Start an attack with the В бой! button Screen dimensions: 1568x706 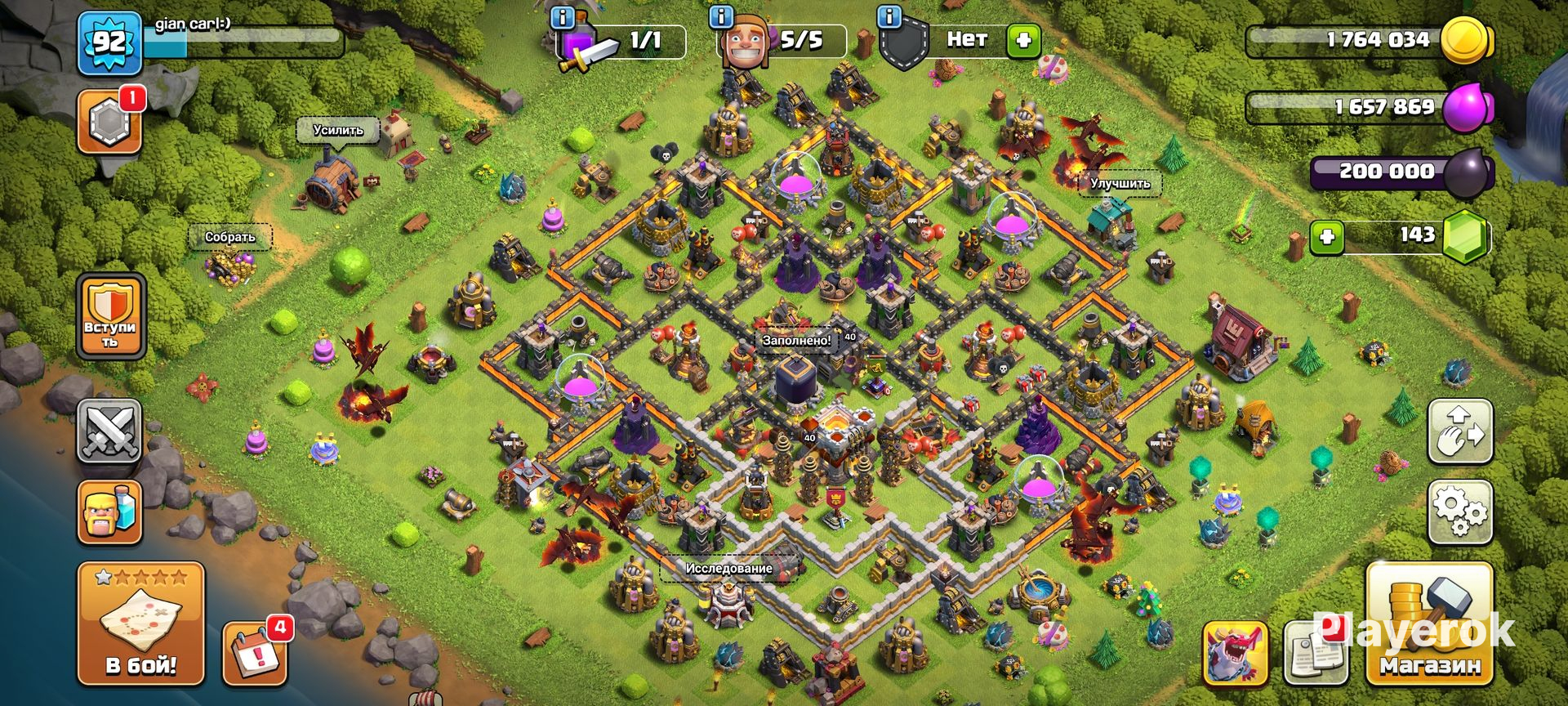click(x=140, y=624)
